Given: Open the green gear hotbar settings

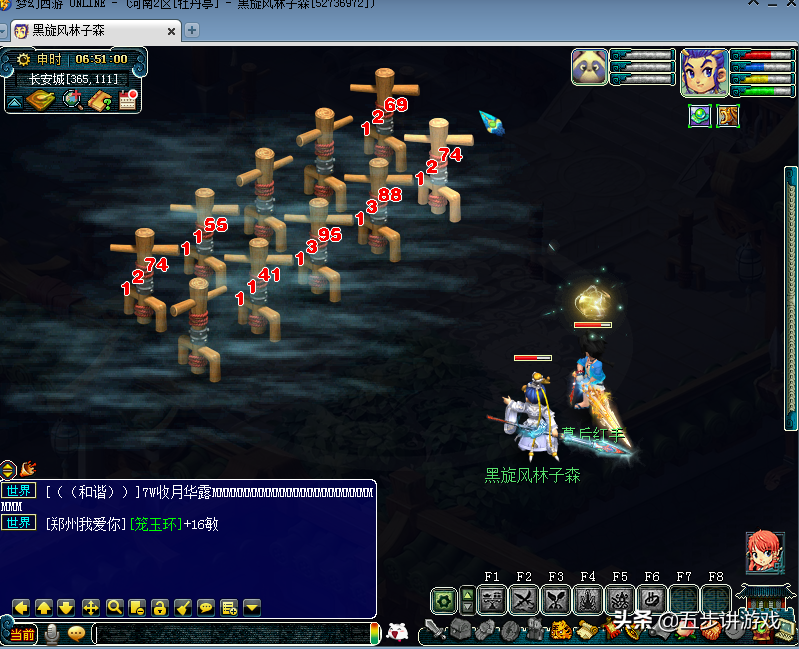Looking at the screenshot, I should [x=444, y=600].
